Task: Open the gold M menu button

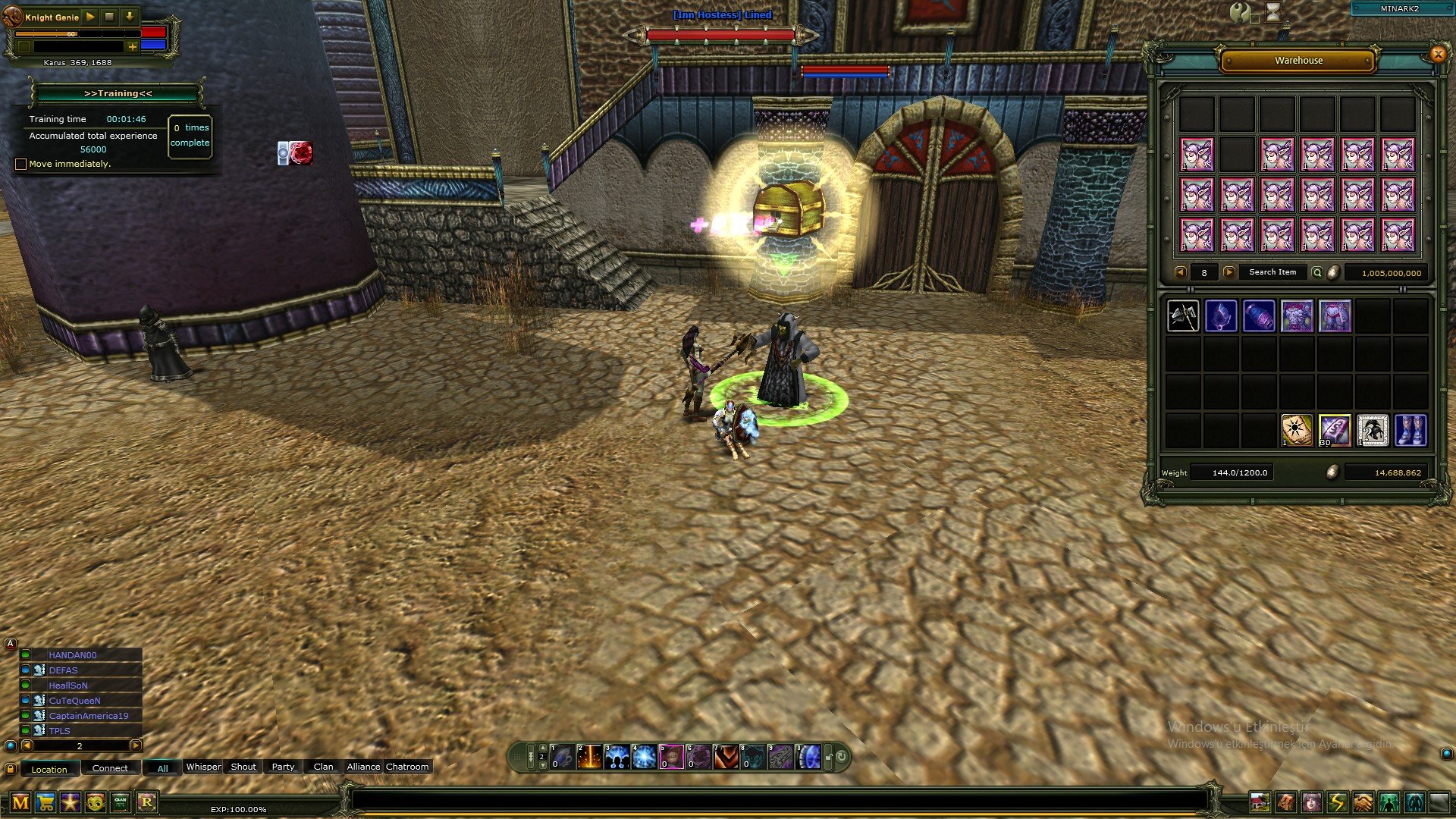Action: tap(20, 802)
